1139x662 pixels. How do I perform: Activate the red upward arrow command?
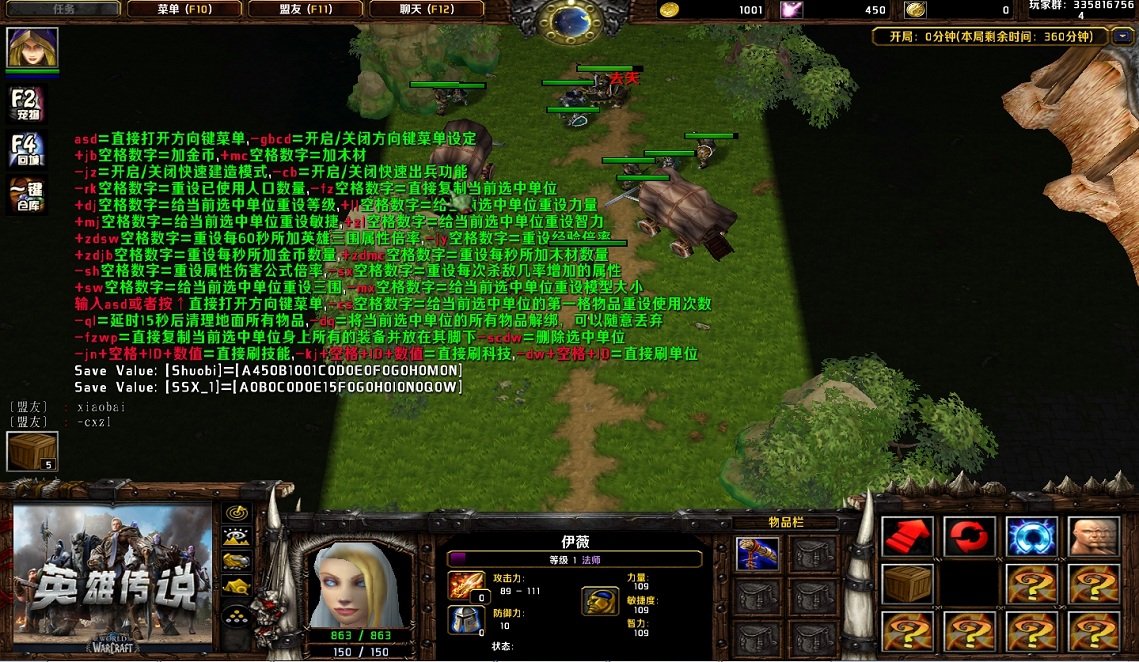(907, 537)
